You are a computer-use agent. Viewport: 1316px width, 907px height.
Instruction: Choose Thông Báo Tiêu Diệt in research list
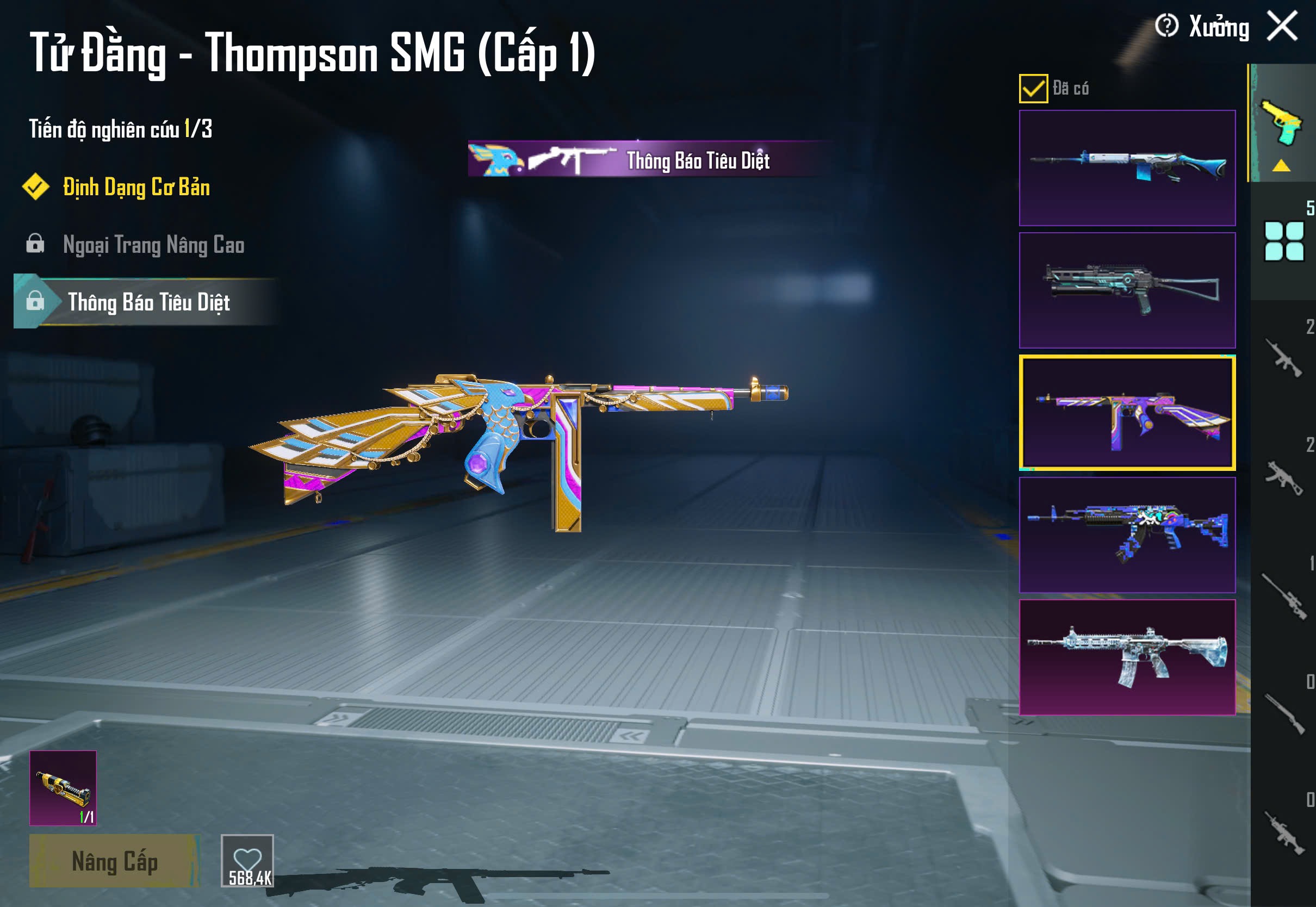tap(148, 302)
